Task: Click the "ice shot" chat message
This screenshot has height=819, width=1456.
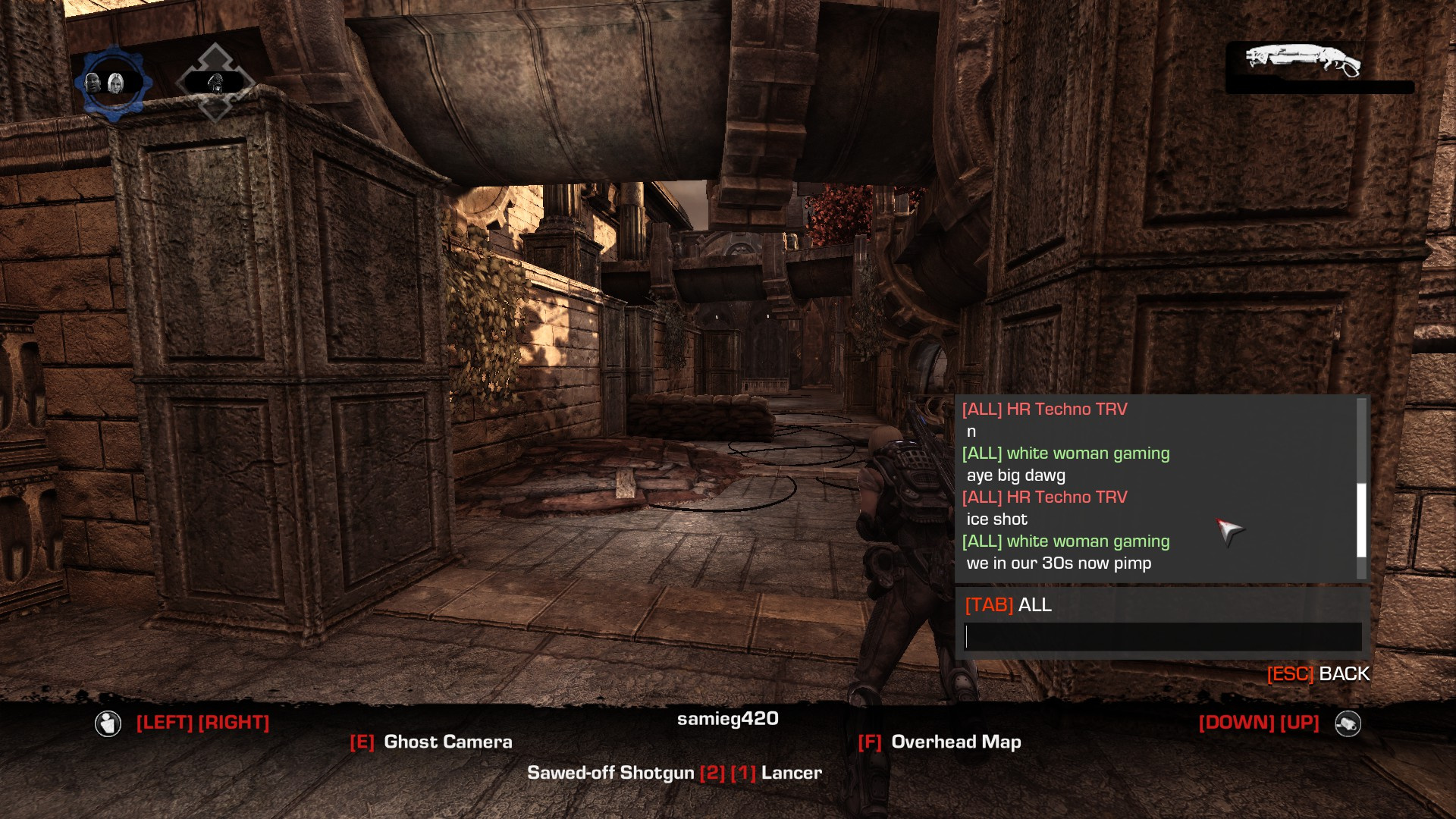Action: pos(996,519)
